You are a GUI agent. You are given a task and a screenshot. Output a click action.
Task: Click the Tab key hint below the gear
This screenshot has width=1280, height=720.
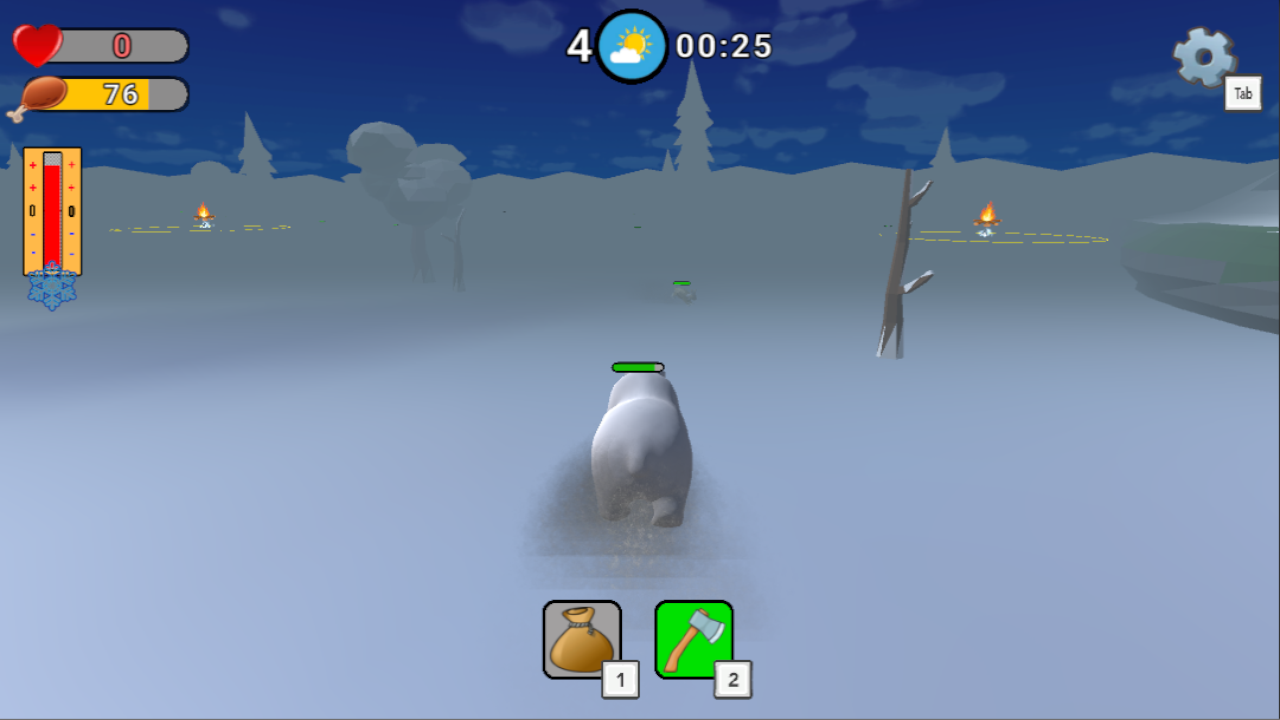tap(1243, 93)
